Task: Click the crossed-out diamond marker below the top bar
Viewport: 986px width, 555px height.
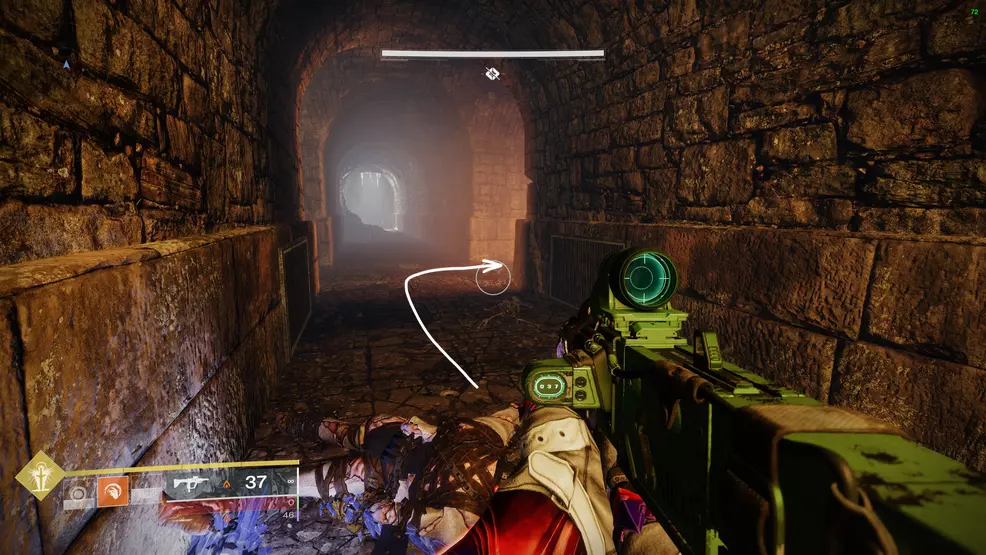Action: pyautogui.click(x=492, y=73)
